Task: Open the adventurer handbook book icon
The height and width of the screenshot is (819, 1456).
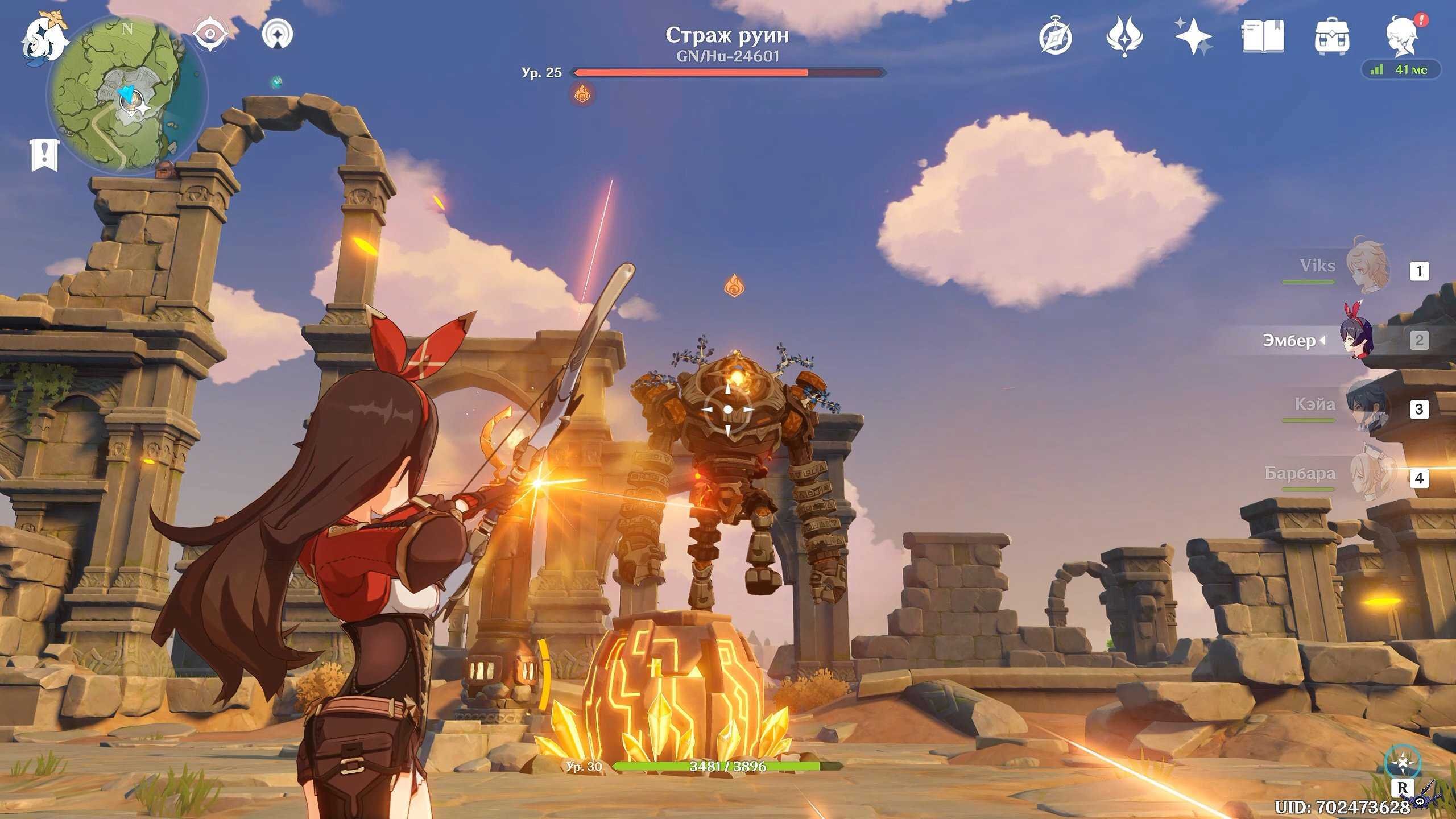Action: click(x=1263, y=36)
